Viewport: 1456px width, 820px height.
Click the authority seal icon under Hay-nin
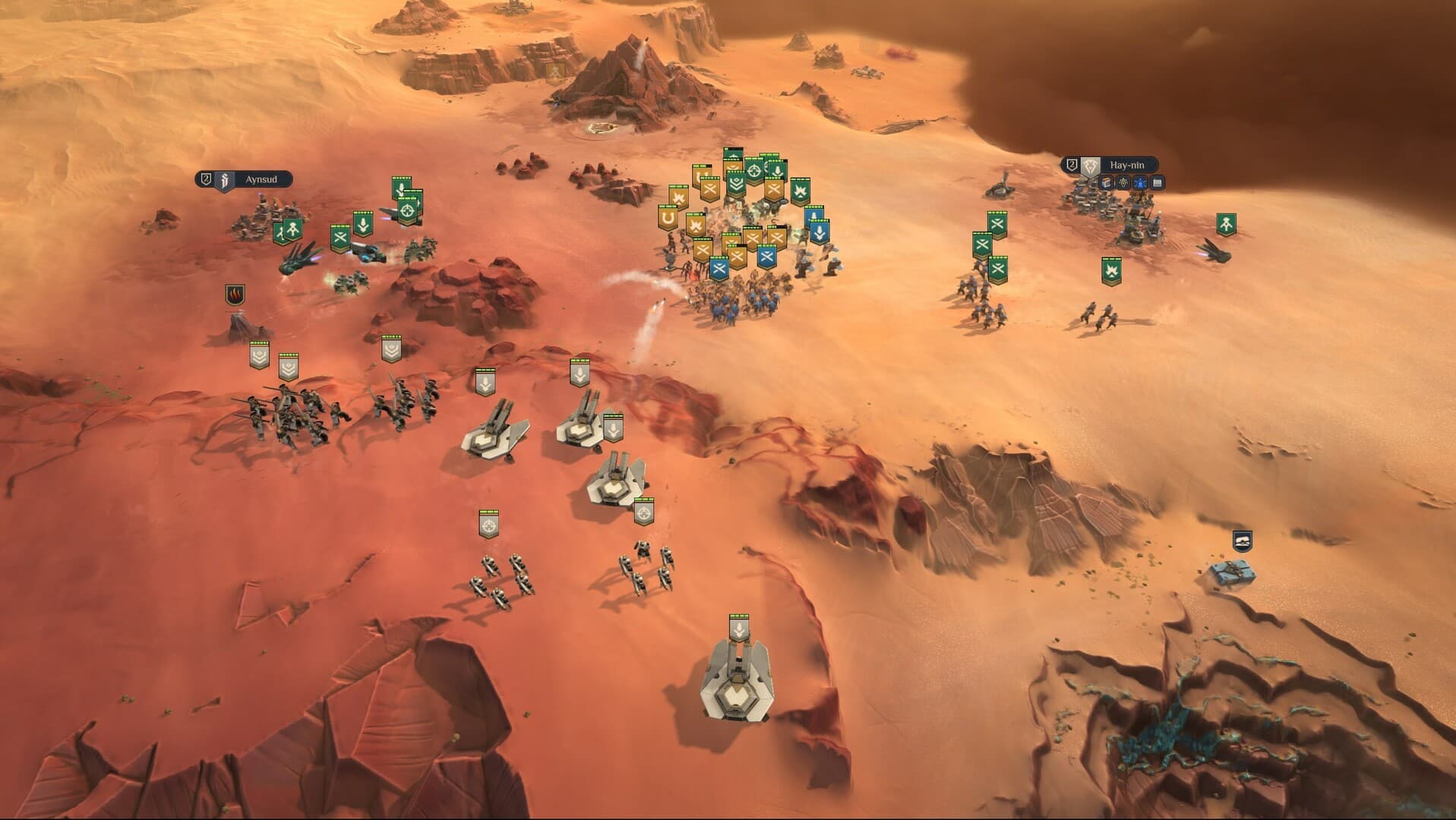coord(1123,183)
